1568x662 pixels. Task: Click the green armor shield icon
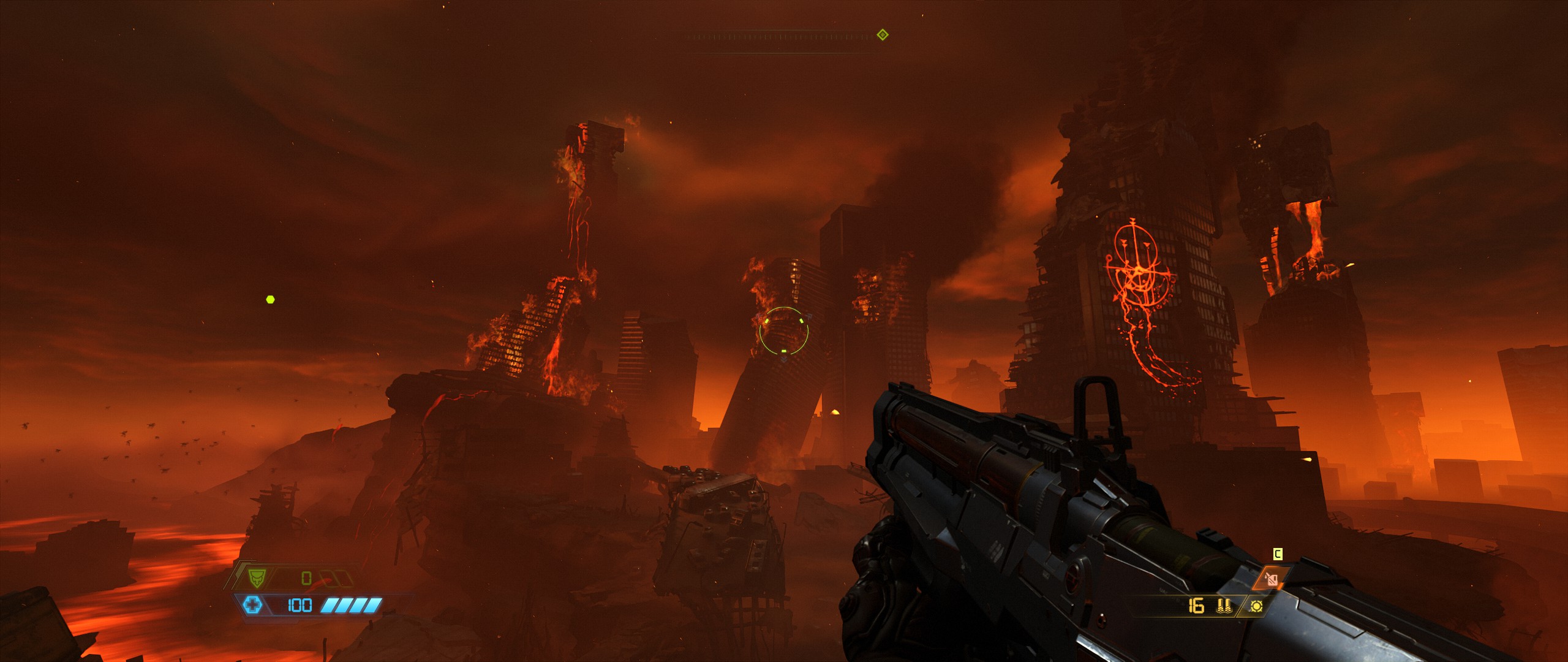[x=255, y=577]
